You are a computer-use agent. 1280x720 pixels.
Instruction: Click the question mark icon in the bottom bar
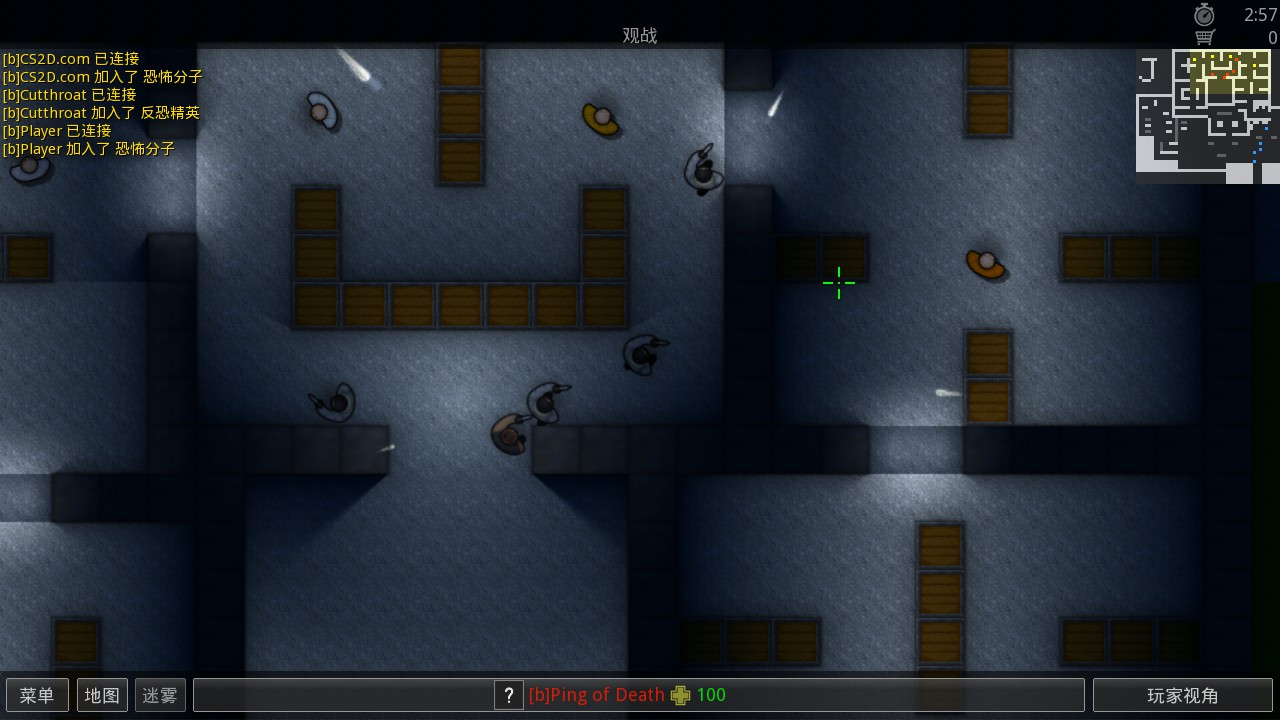coord(509,695)
